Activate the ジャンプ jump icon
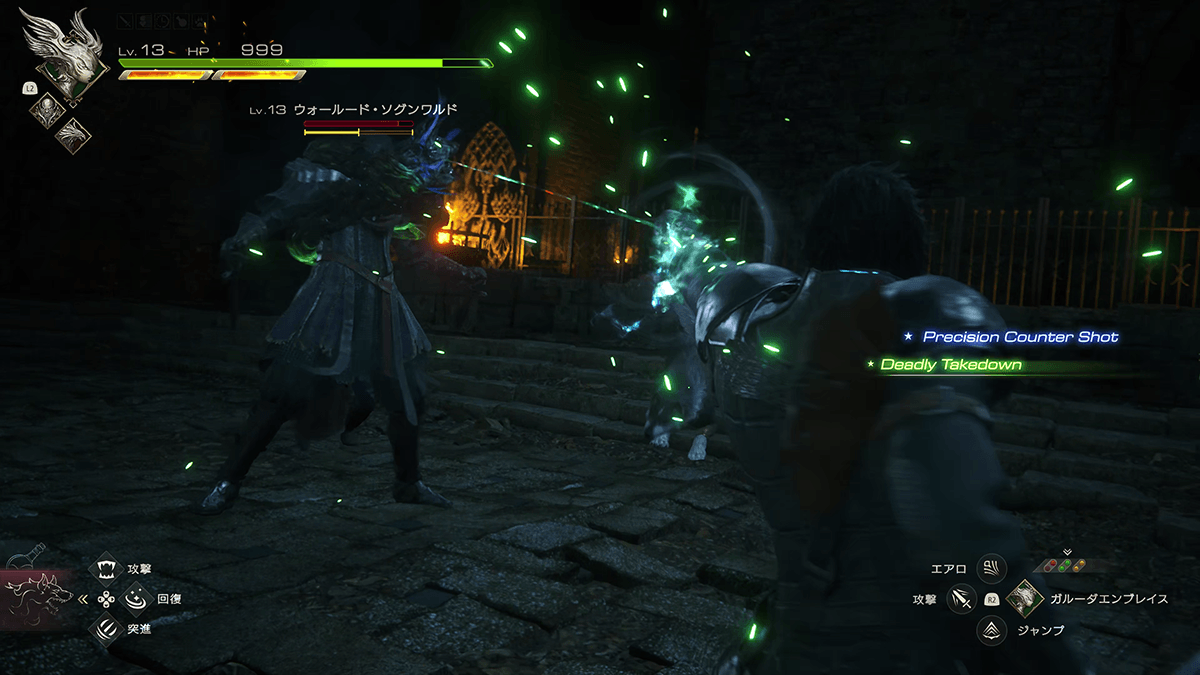Image resolution: width=1200 pixels, height=675 pixels. tap(991, 629)
